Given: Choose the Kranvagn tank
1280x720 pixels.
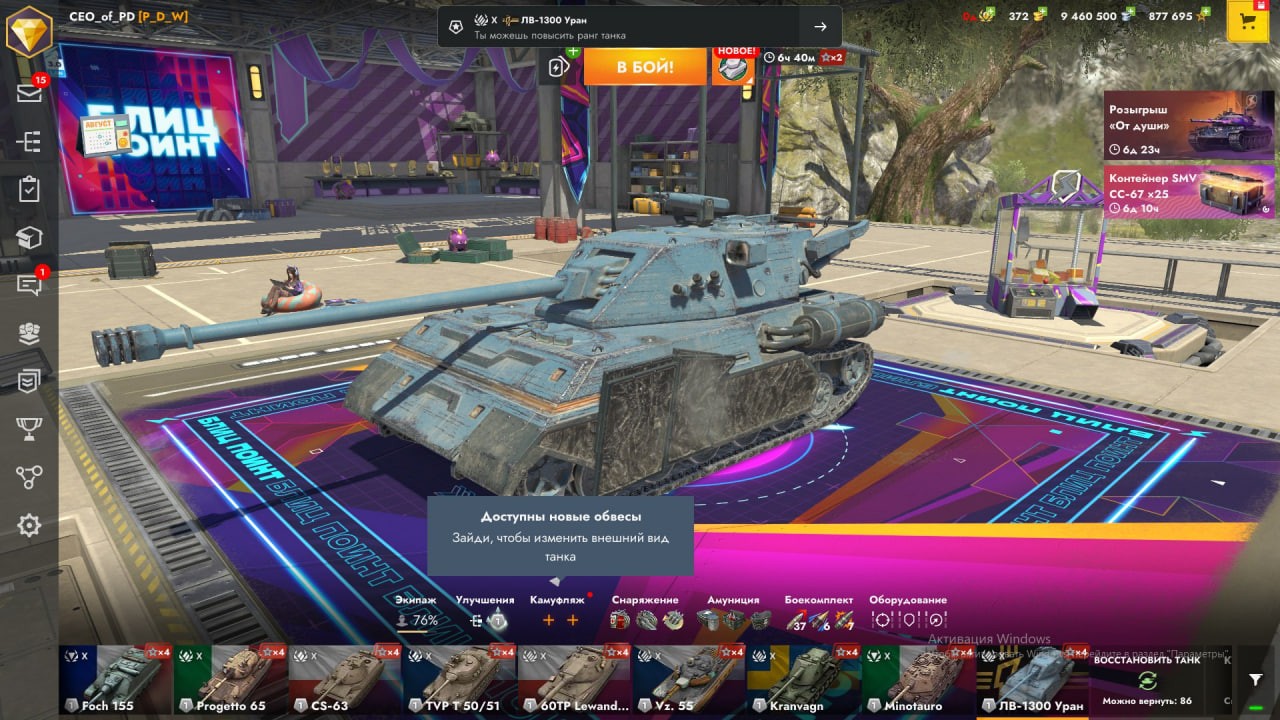Looking at the screenshot, I should [804, 680].
